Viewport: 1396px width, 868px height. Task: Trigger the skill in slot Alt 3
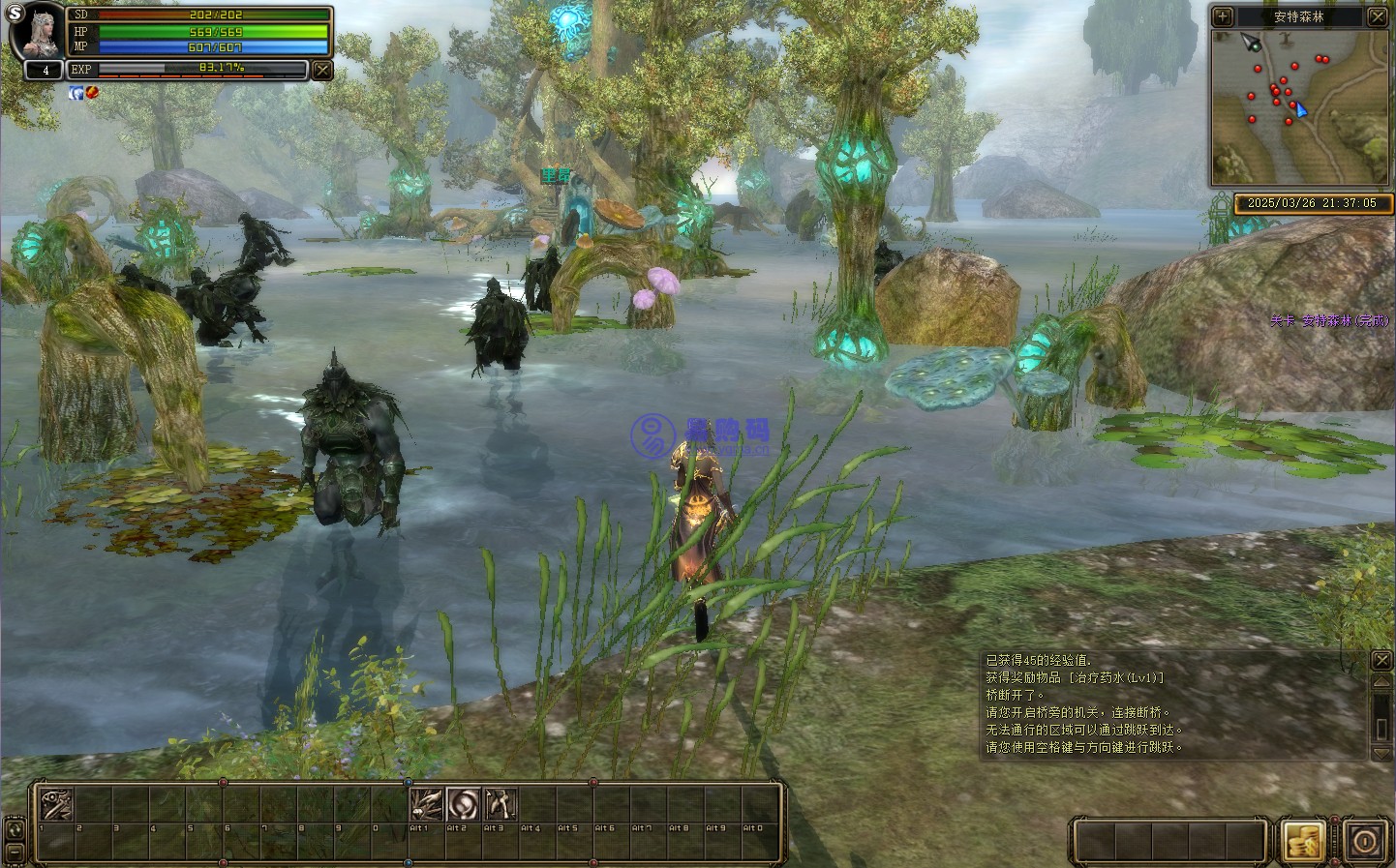tap(500, 804)
